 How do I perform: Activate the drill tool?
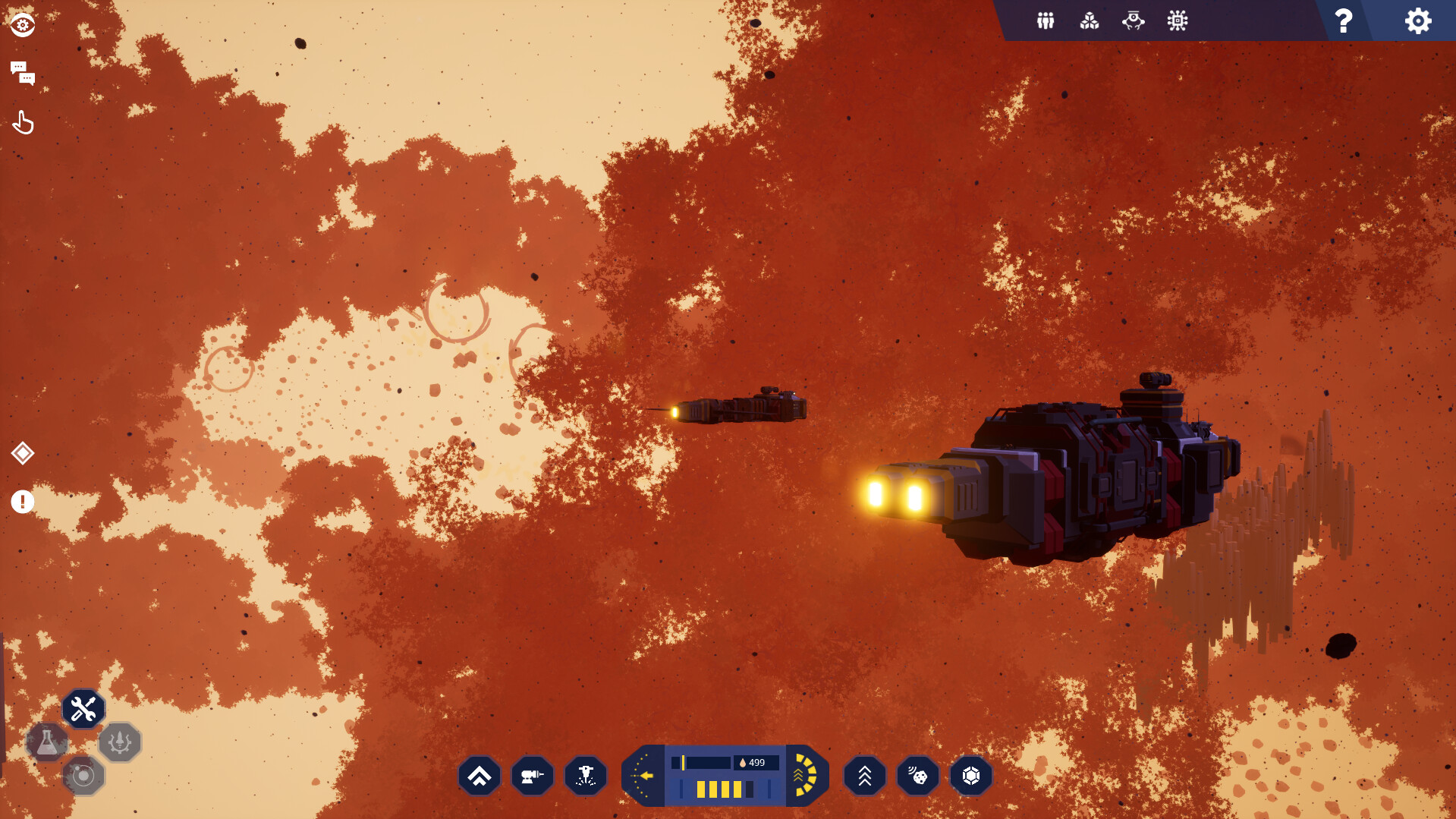coord(585,776)
